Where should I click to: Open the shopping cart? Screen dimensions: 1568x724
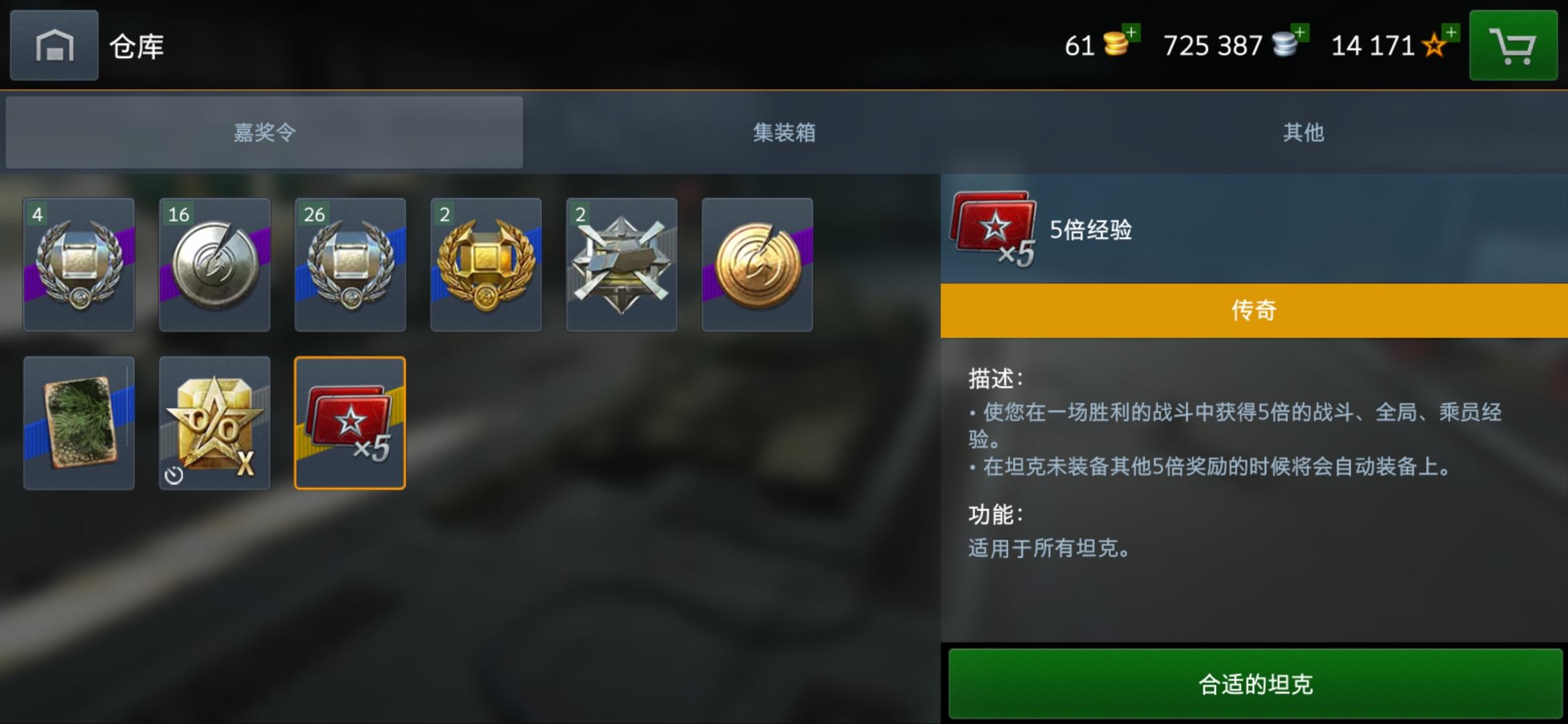pos(1513,45)
